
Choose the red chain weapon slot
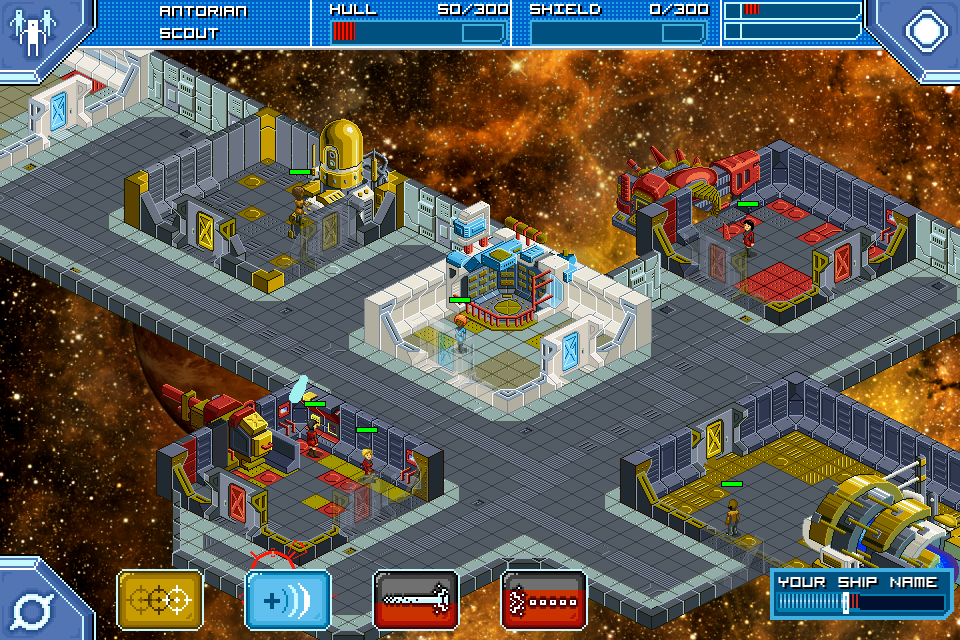coord(544,600)
